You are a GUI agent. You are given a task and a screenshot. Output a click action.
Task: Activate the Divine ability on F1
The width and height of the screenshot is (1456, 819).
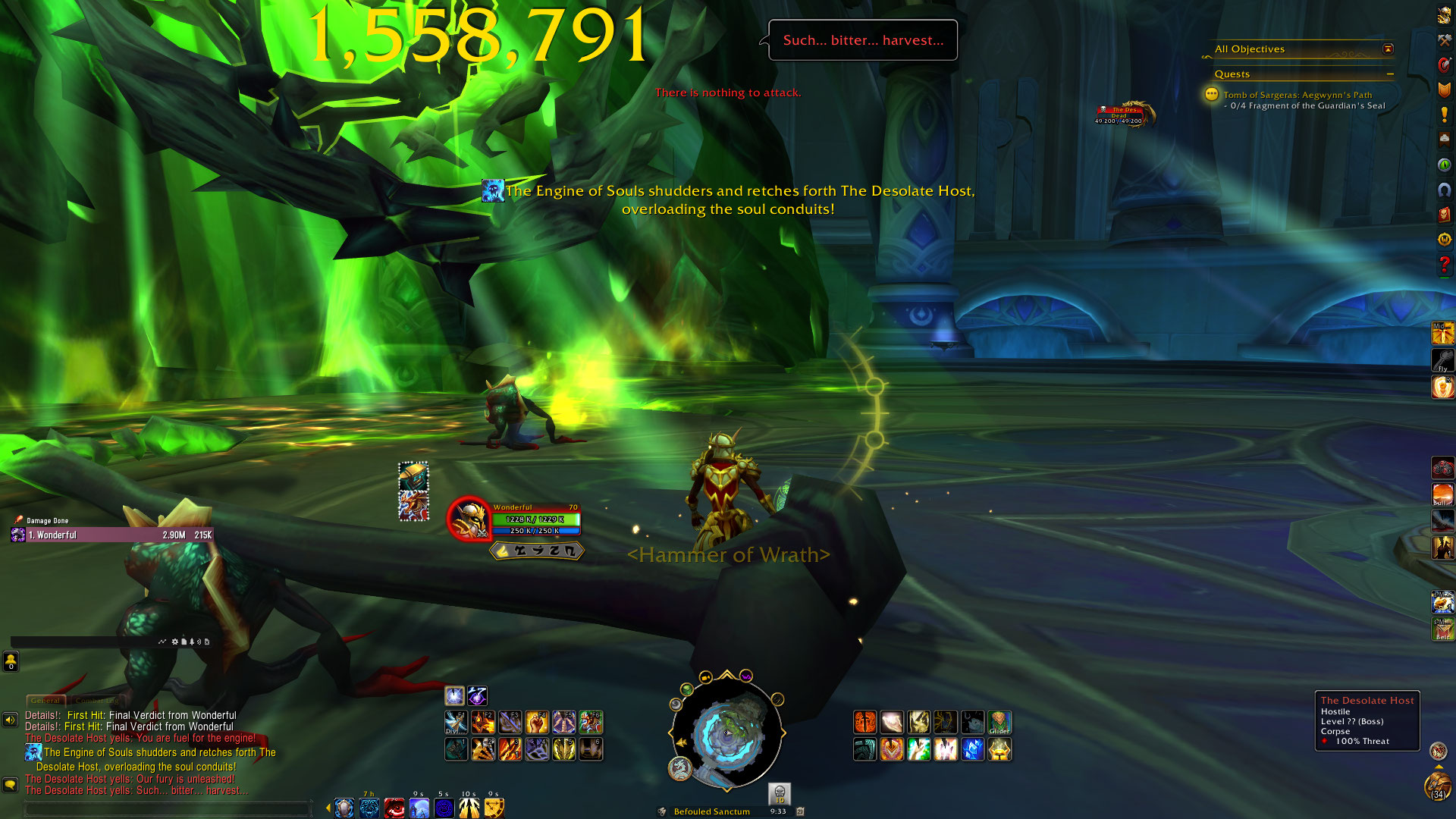(x=455, y=722)
